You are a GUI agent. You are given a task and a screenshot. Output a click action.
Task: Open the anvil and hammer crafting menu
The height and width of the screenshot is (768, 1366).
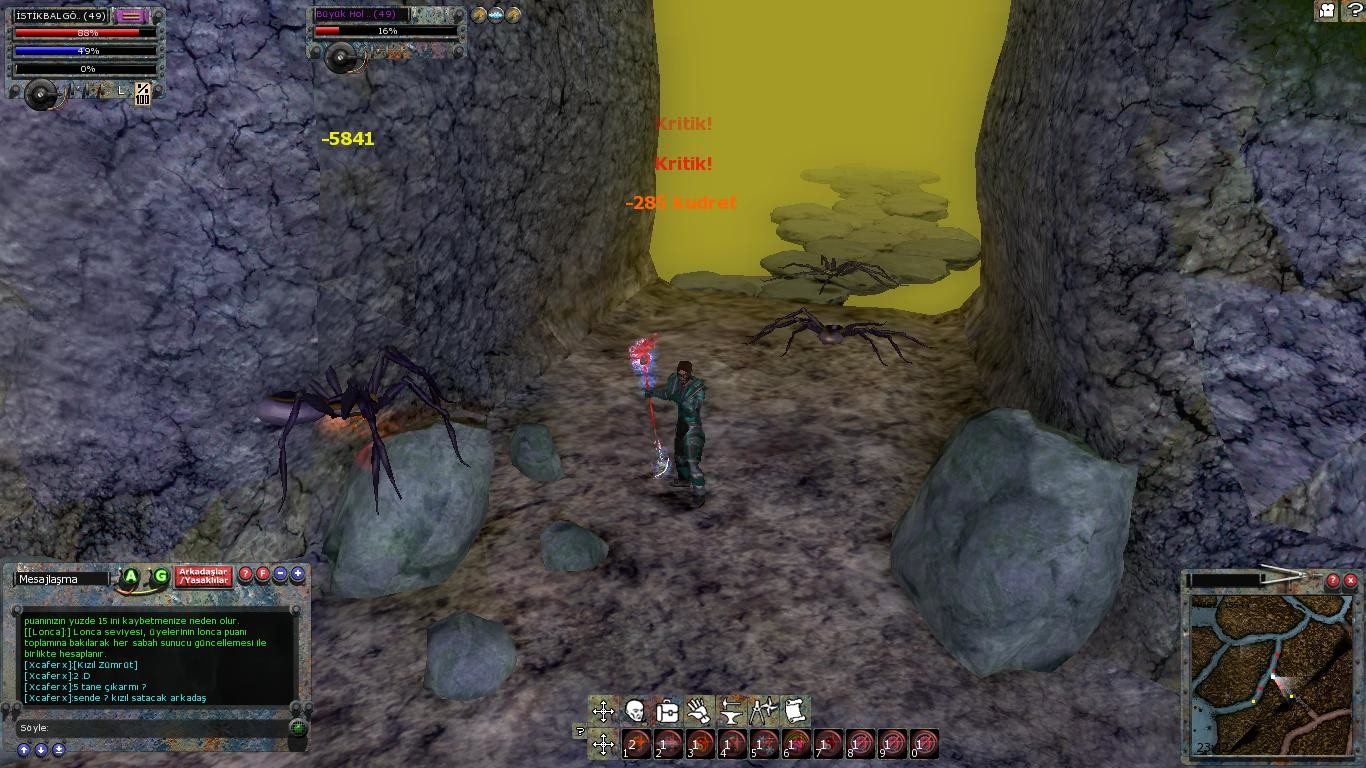click(x=731, y=711)
